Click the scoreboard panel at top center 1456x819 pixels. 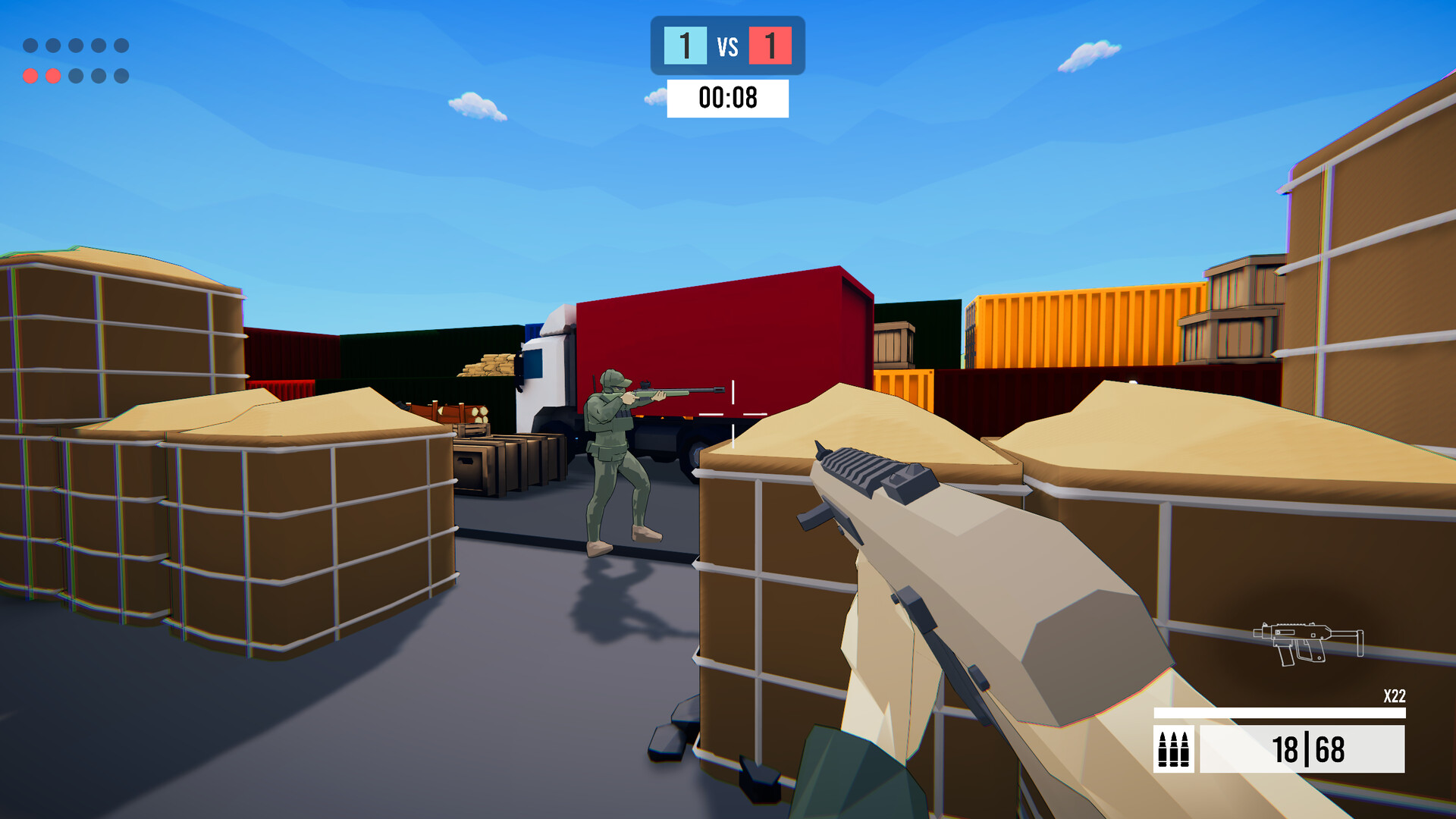click(x=726, y=47)
